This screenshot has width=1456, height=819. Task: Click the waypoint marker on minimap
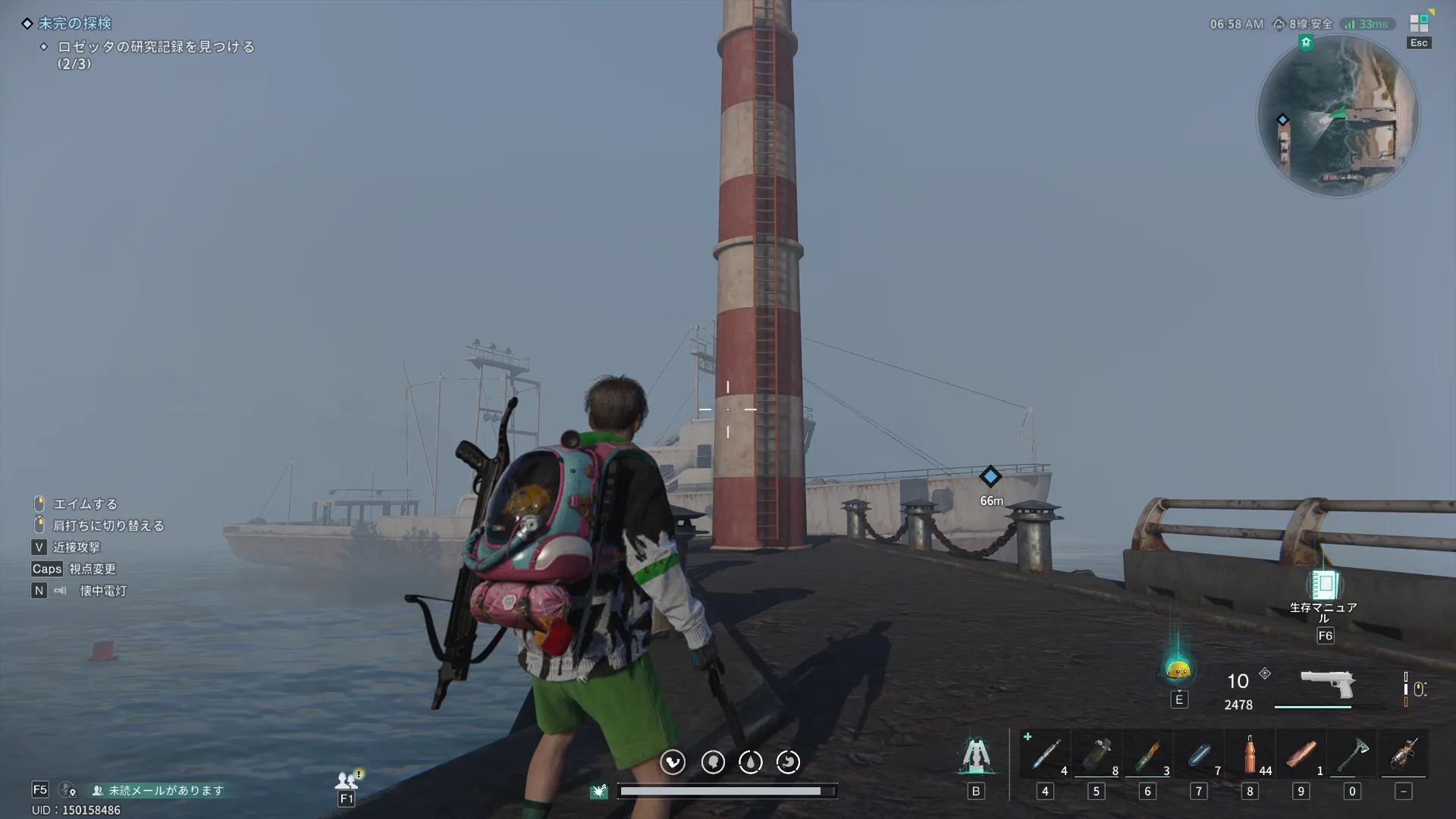point(1282,120)
